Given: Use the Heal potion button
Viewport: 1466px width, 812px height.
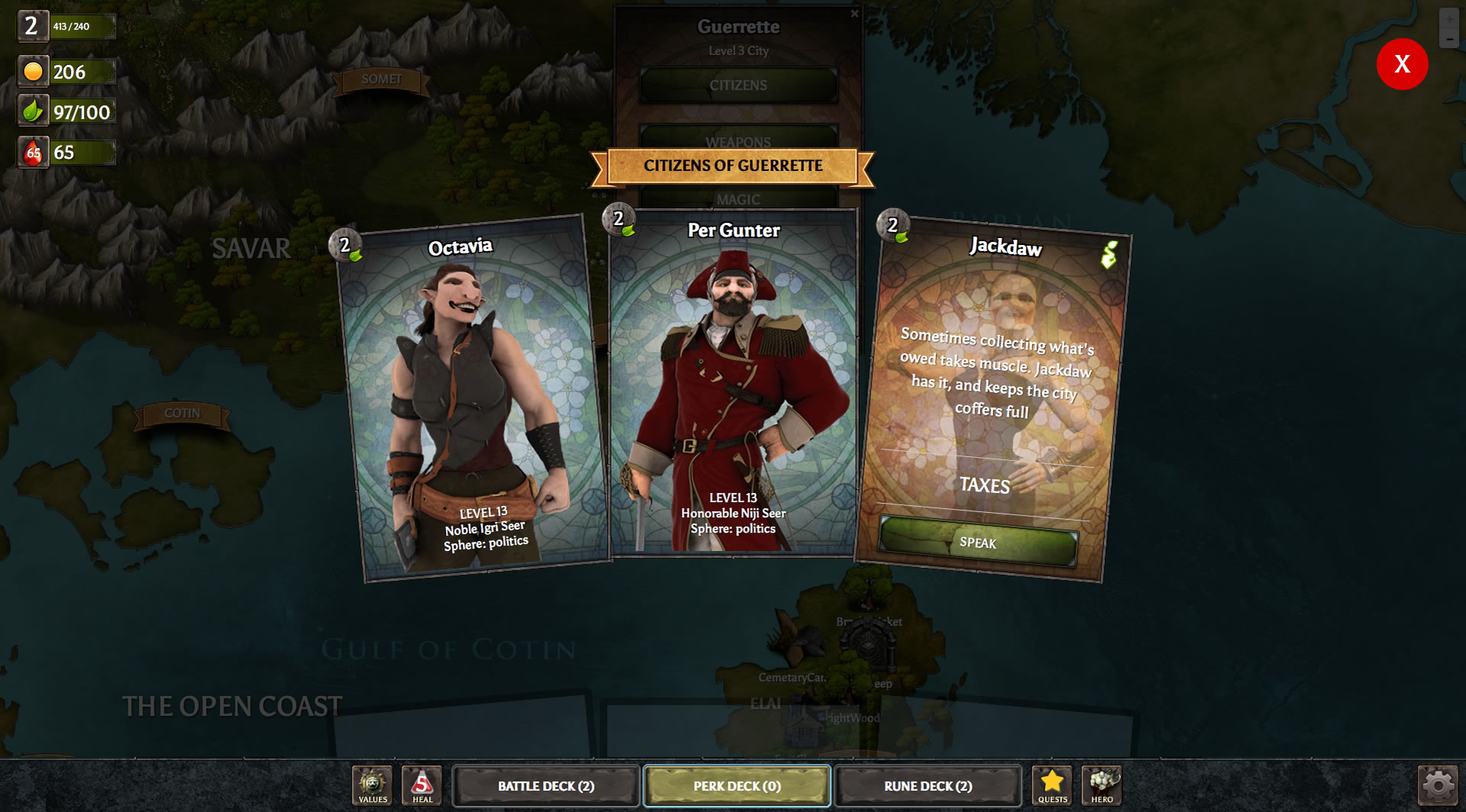Looking at the screenshot, I should tap(422, 786).
